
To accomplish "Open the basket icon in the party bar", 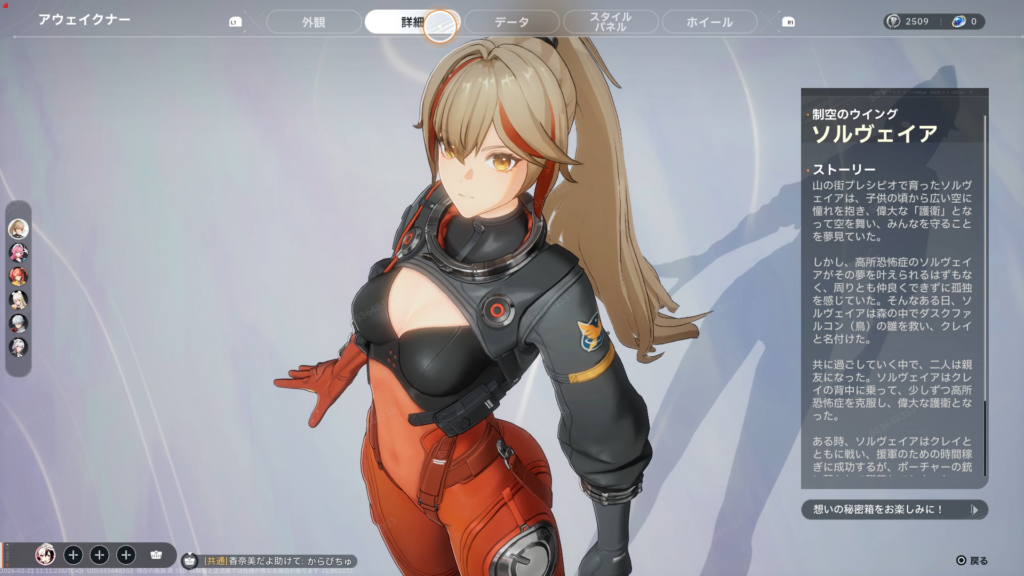I will pyautogui.click(x=156, y=554).
